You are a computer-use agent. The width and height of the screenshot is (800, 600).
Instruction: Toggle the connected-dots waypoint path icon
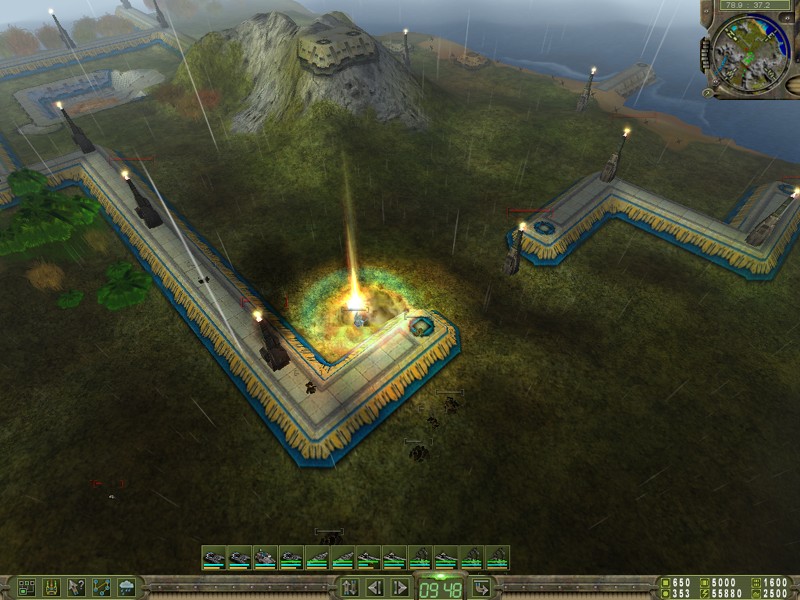pos(102,587)
